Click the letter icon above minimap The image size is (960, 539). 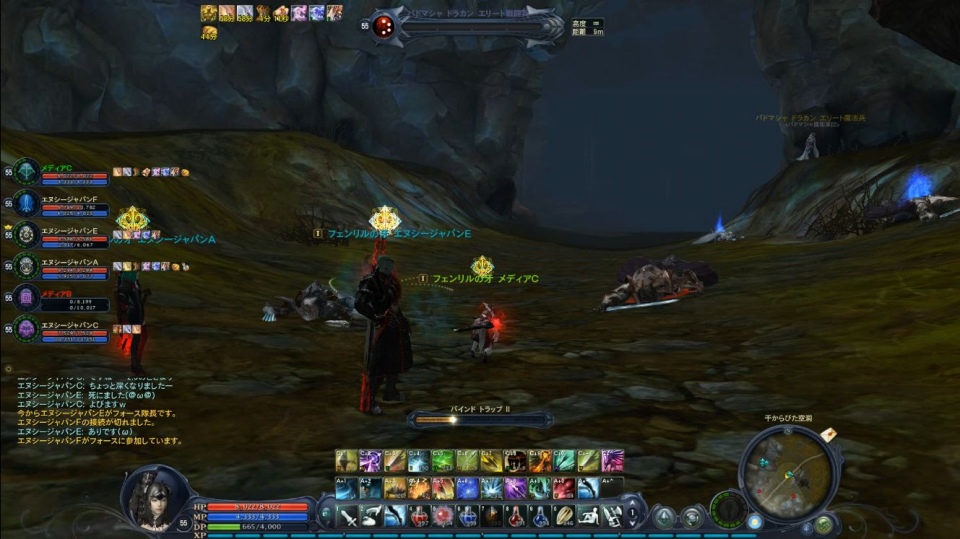[x=828, y=434]
